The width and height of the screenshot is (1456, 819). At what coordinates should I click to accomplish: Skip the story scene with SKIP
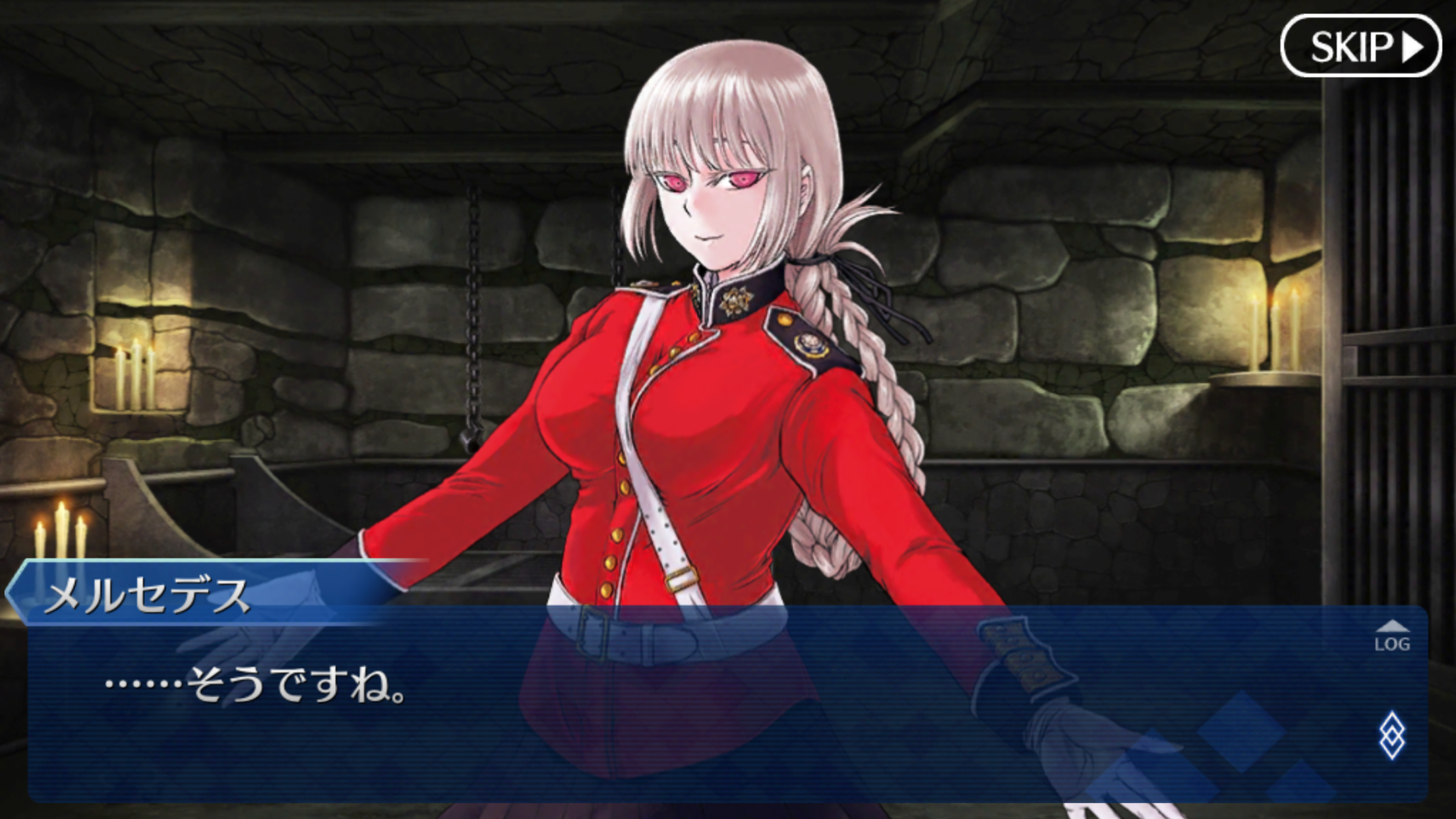pyautogui.click(x=1360, y=46)
